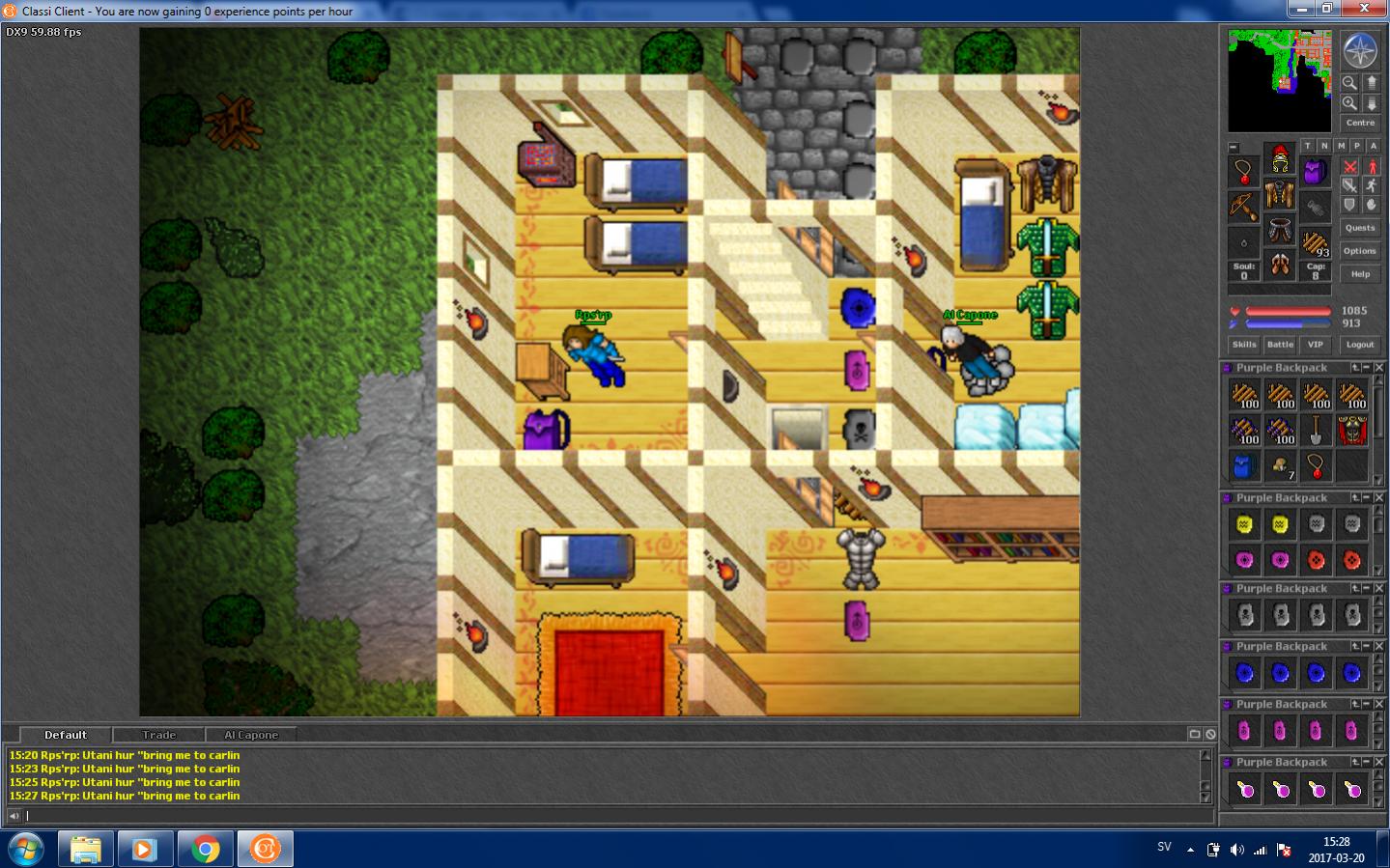Zoom out on the minimap
1390x868 pixels.
pos(1349,83)
